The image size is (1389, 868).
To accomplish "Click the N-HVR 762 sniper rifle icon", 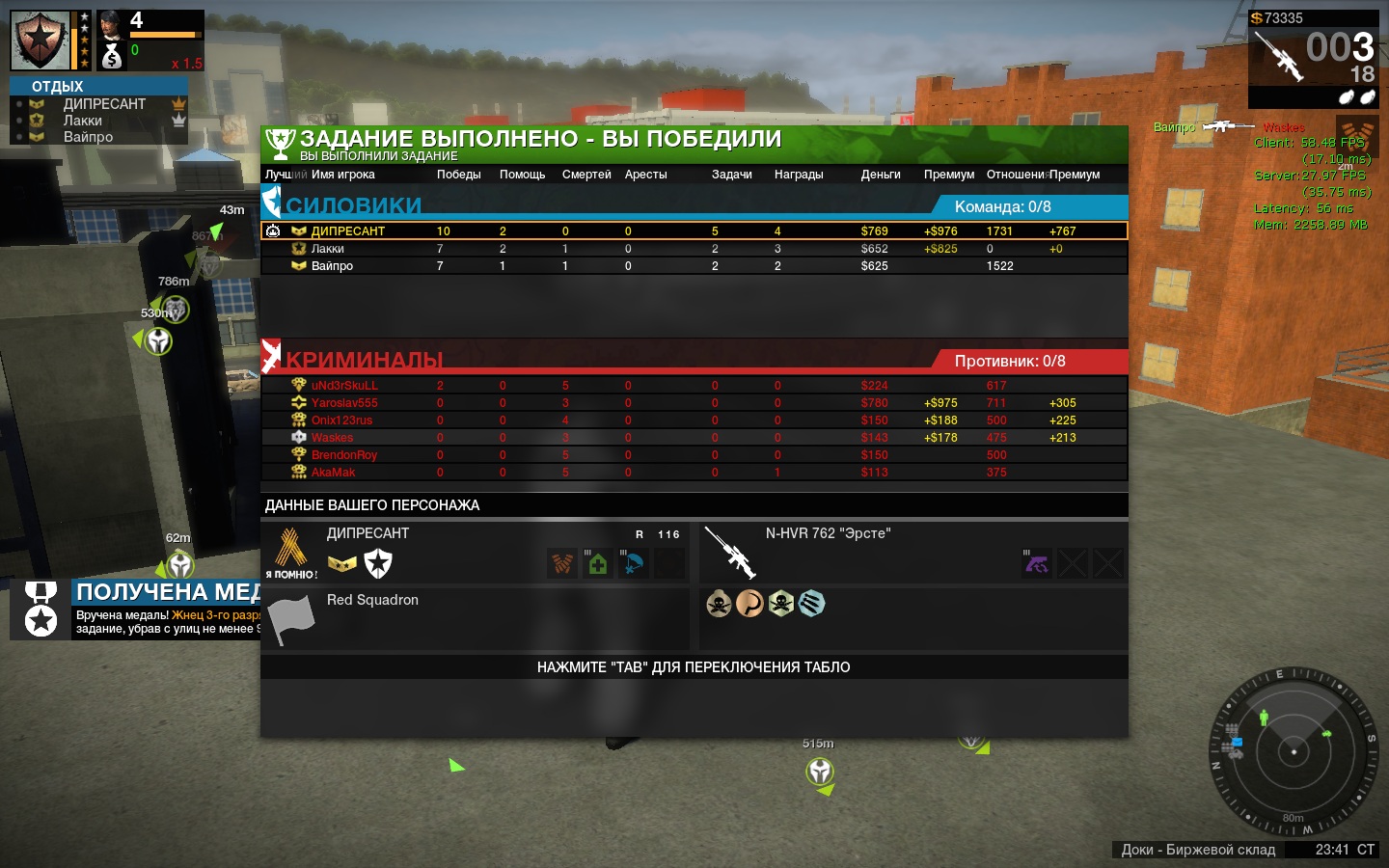I will coord(729,553).
